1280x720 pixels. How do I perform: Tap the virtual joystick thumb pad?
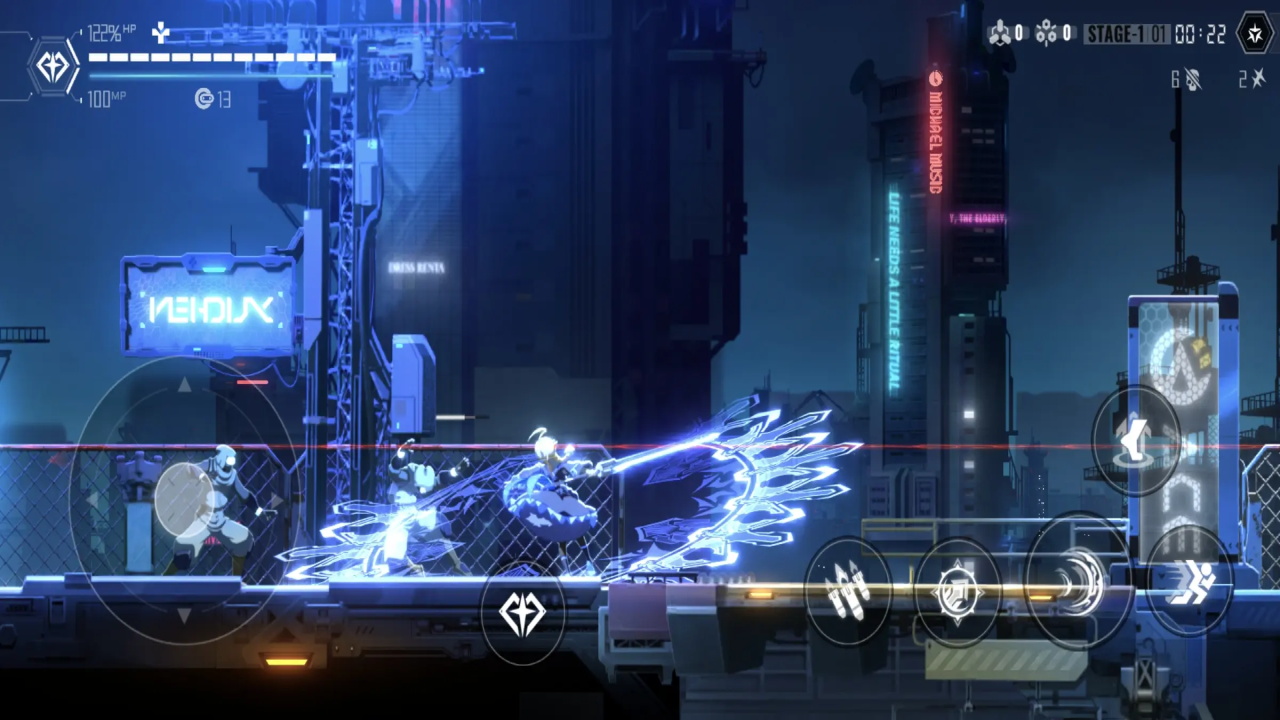pyautogui.click(x=186, y=497)
